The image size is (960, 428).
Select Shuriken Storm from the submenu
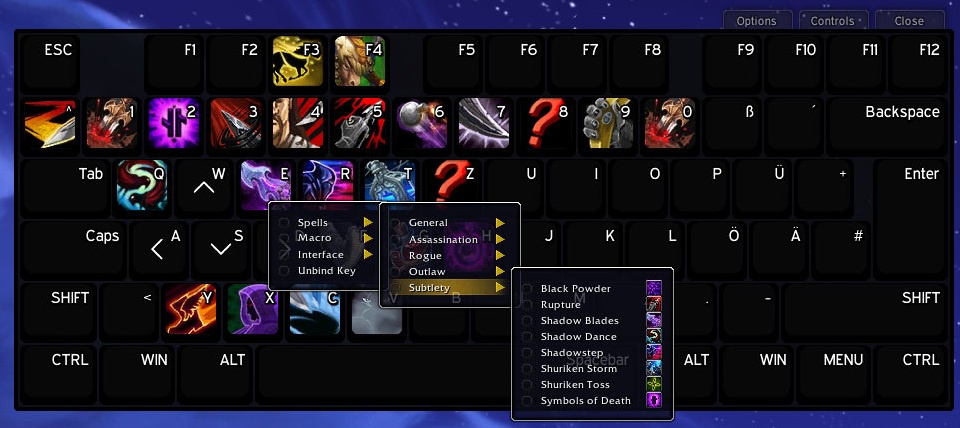click(x=581, y=369)
